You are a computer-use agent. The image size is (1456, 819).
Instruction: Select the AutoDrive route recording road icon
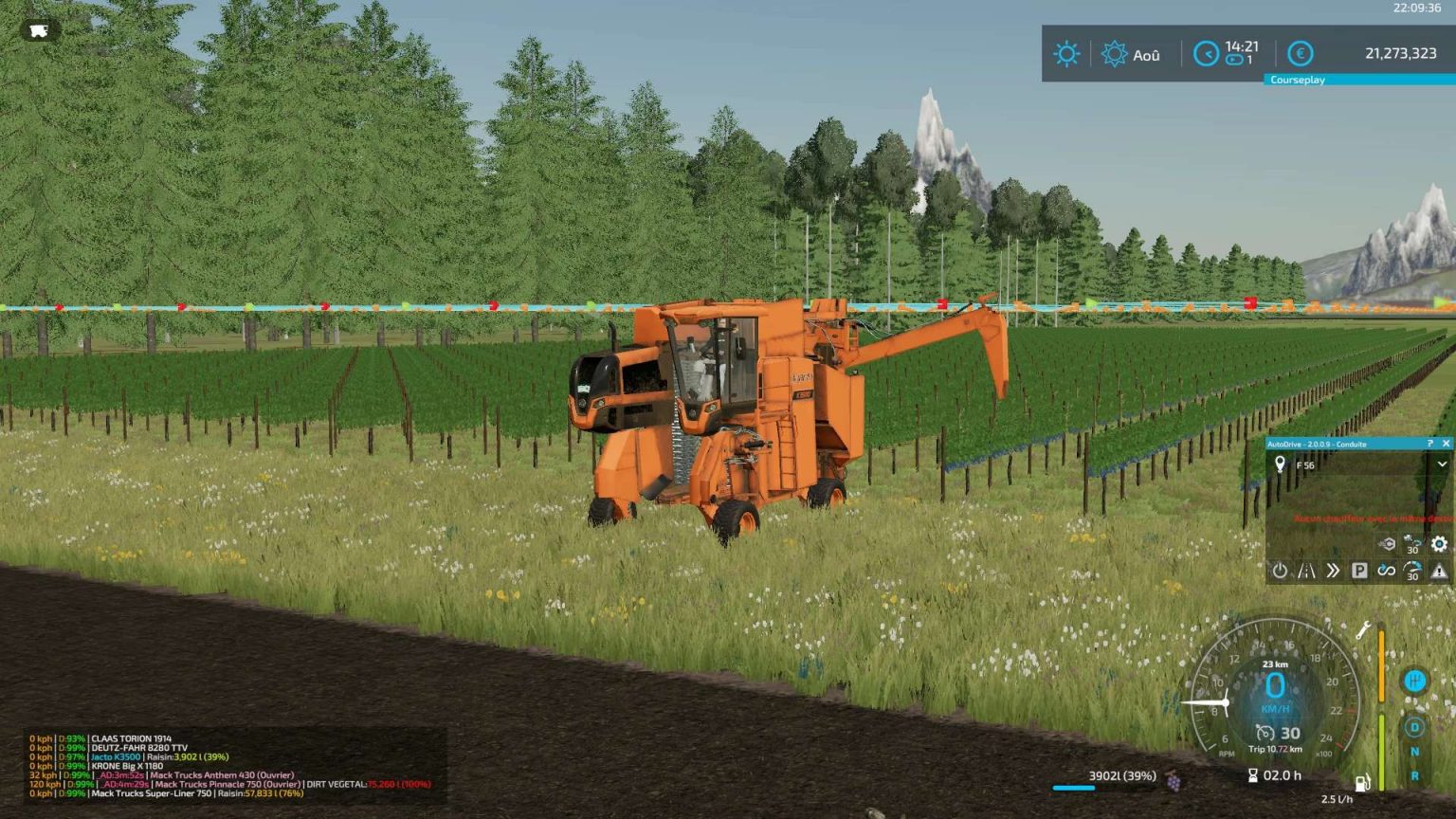(1307, 571)
